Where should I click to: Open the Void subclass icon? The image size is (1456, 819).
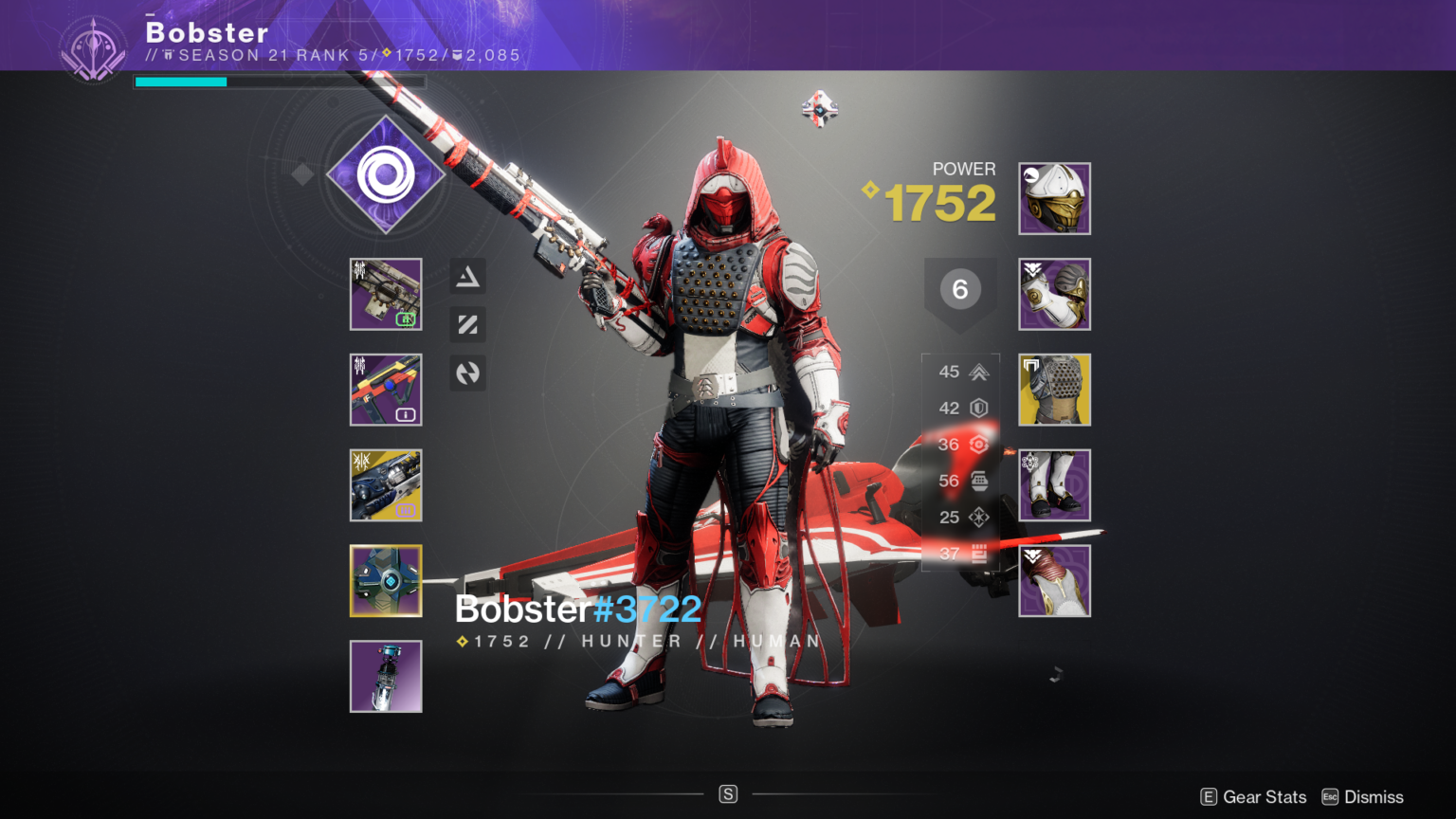pyautogui.click(x=386, y=178)
